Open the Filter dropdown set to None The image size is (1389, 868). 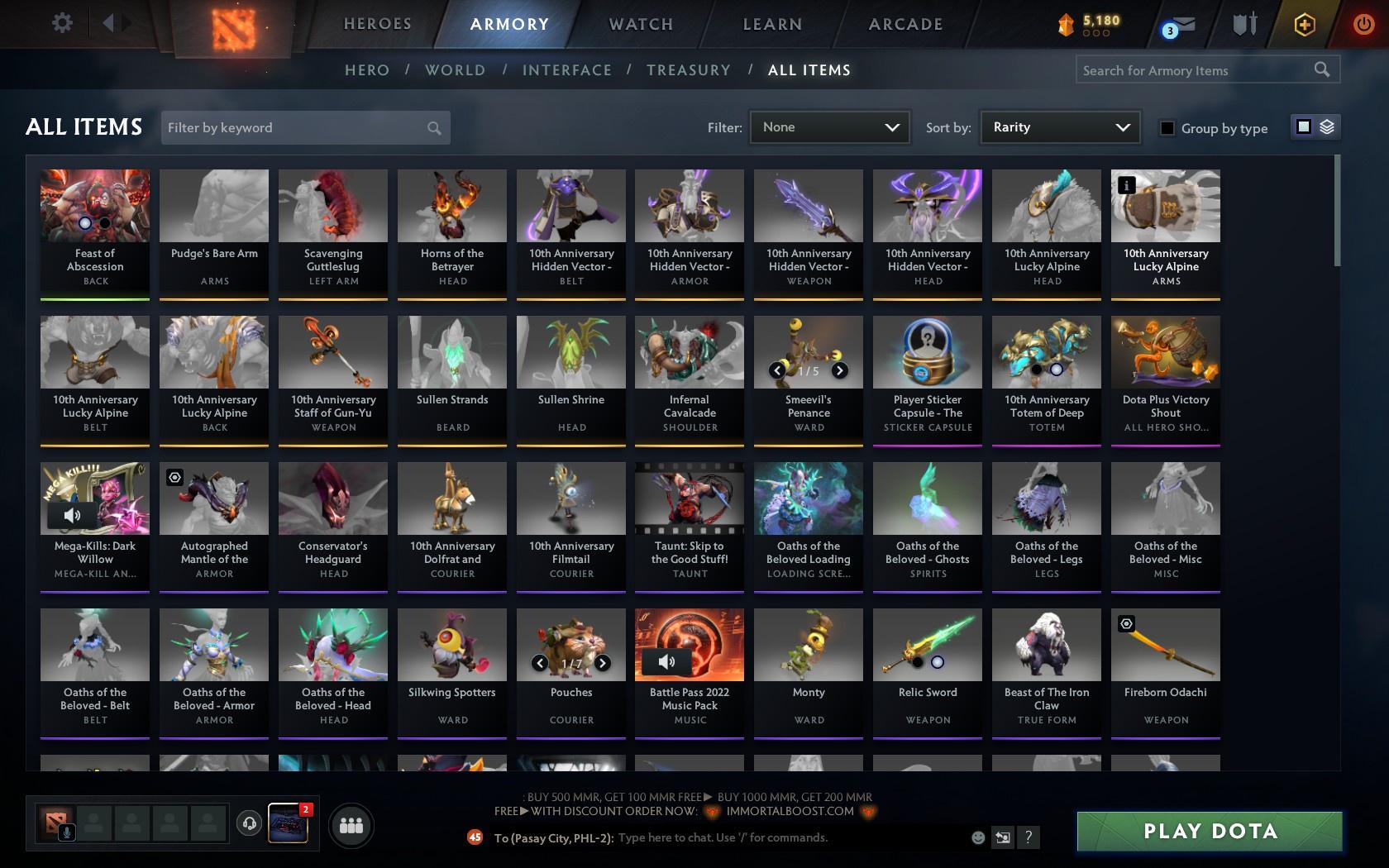[x=829, y=127]
